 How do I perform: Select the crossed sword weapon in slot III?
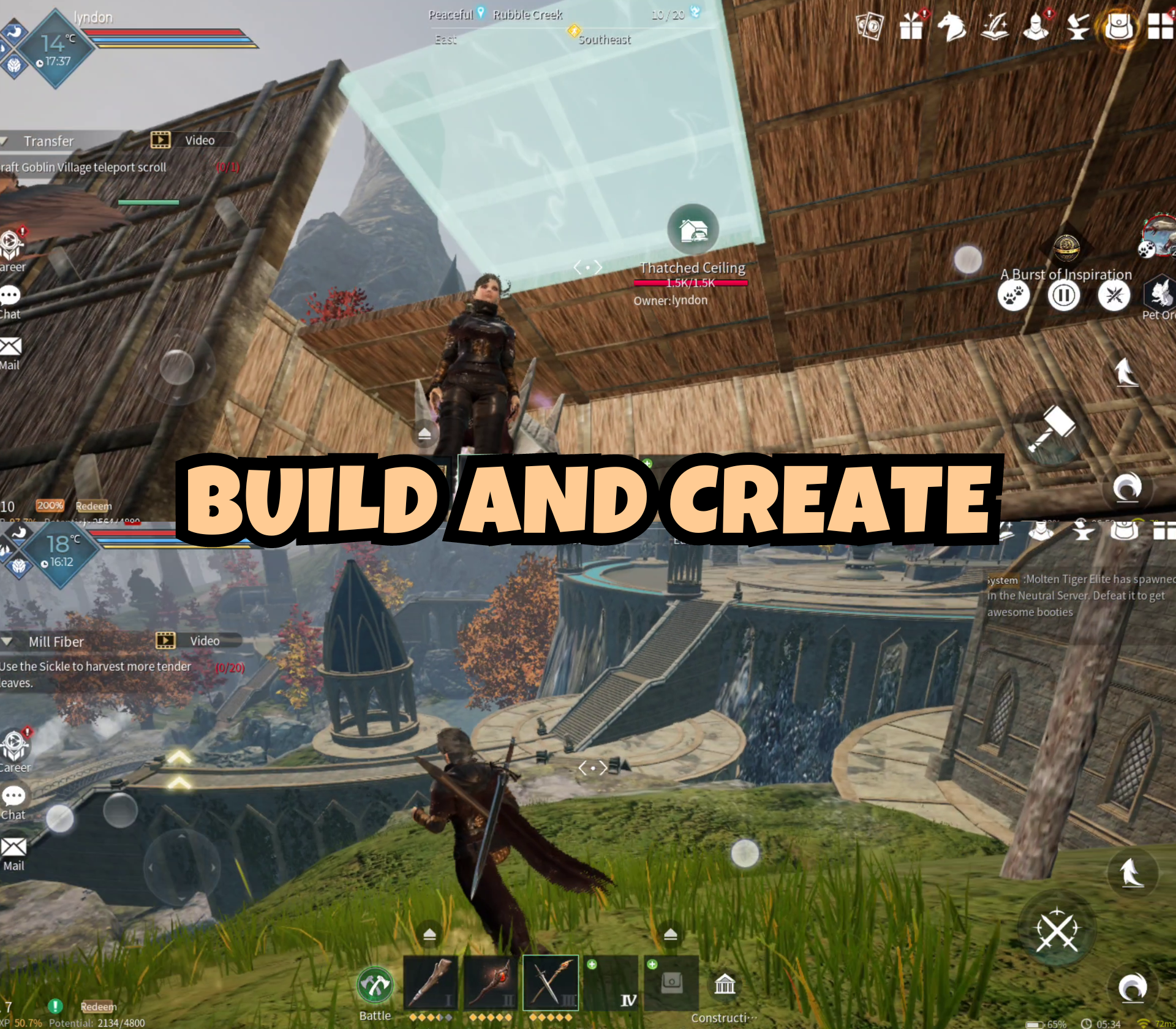tap(549, 983)
